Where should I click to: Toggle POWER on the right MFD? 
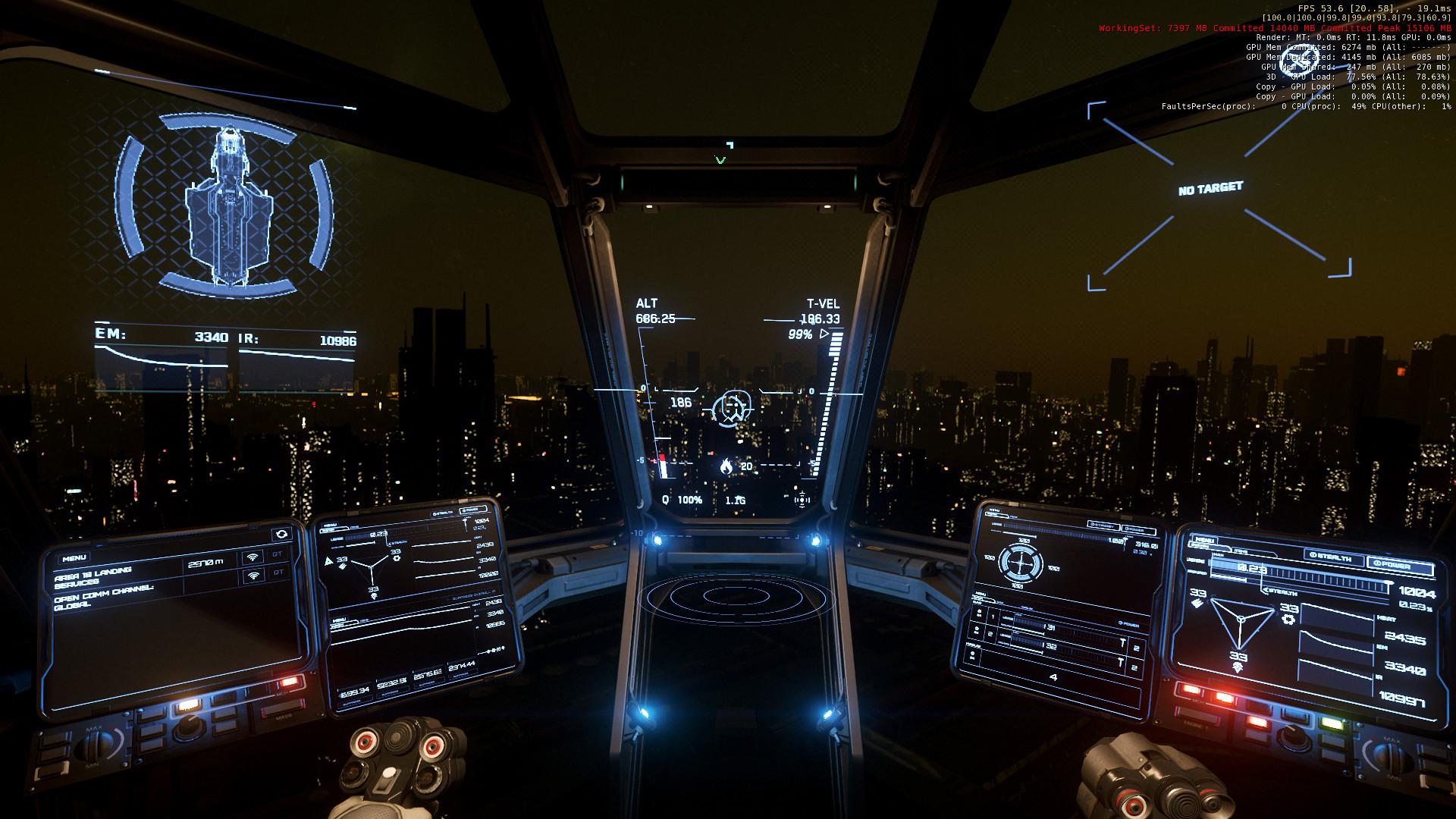[1393, 565]
